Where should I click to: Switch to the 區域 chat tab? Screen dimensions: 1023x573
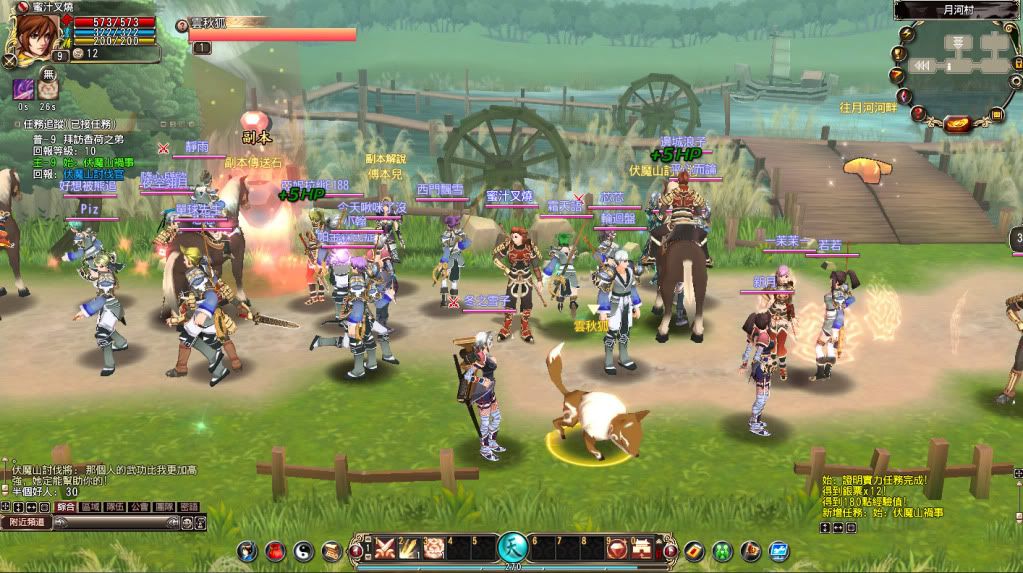(x=91, y=507)
